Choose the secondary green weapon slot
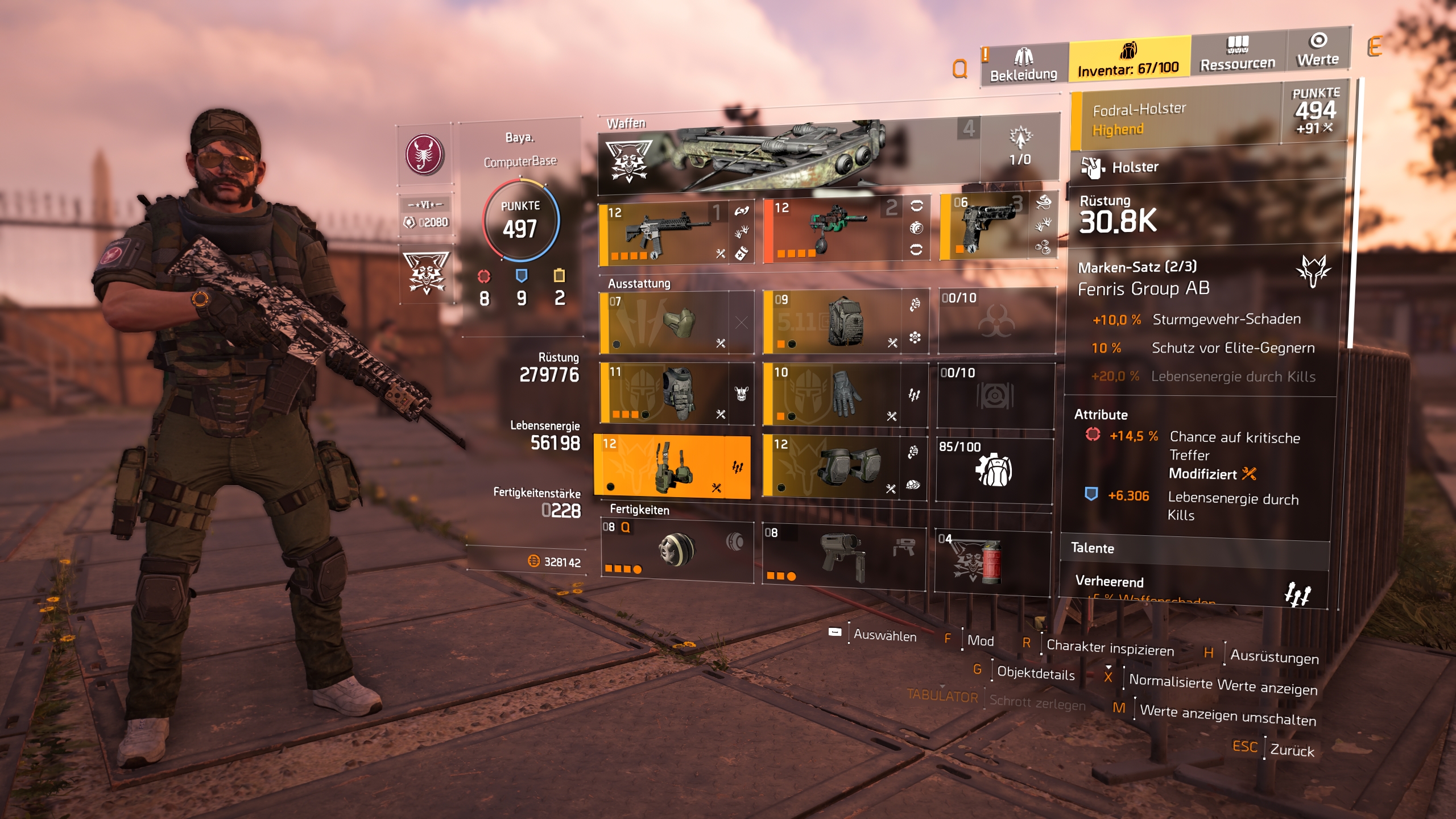The height and width of the screenshot is (819, 1456). pyautogui.click(x=833, y=231)
